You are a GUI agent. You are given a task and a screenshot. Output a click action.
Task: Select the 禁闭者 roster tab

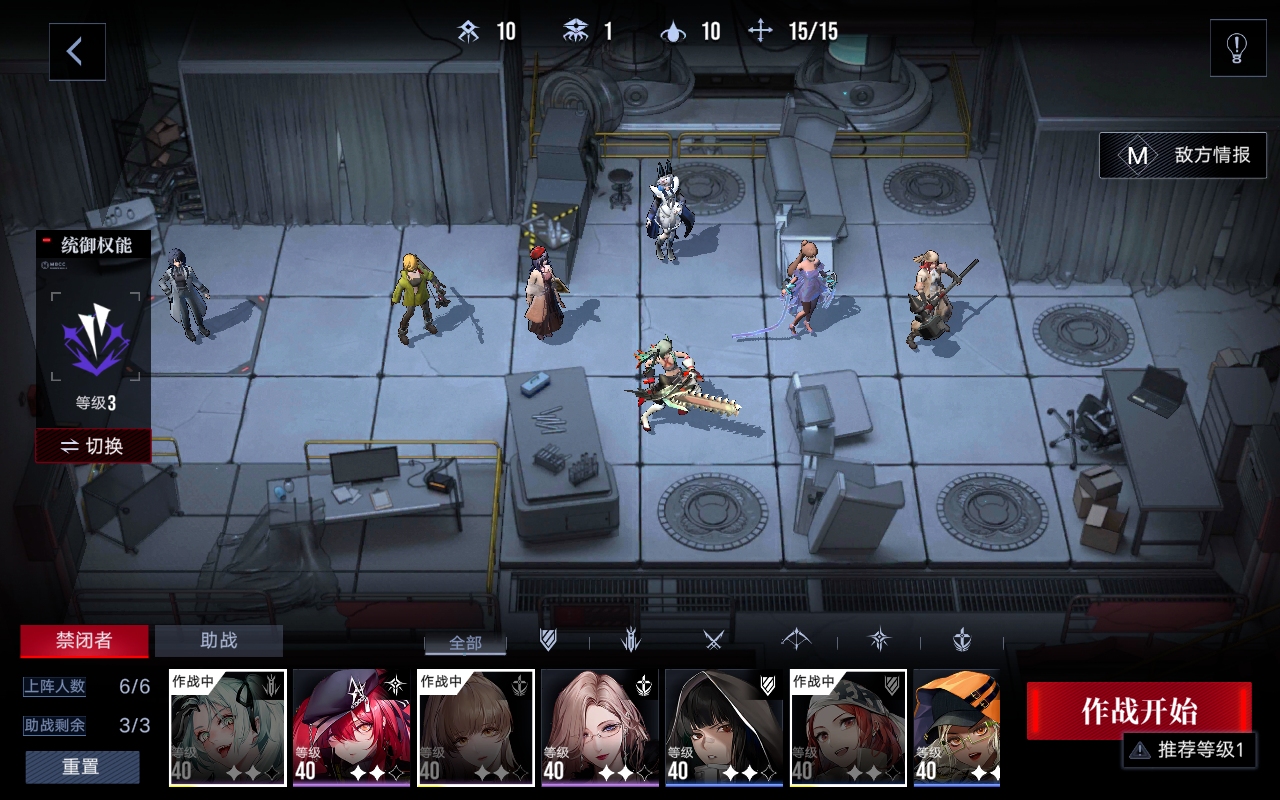click(84, 641)
